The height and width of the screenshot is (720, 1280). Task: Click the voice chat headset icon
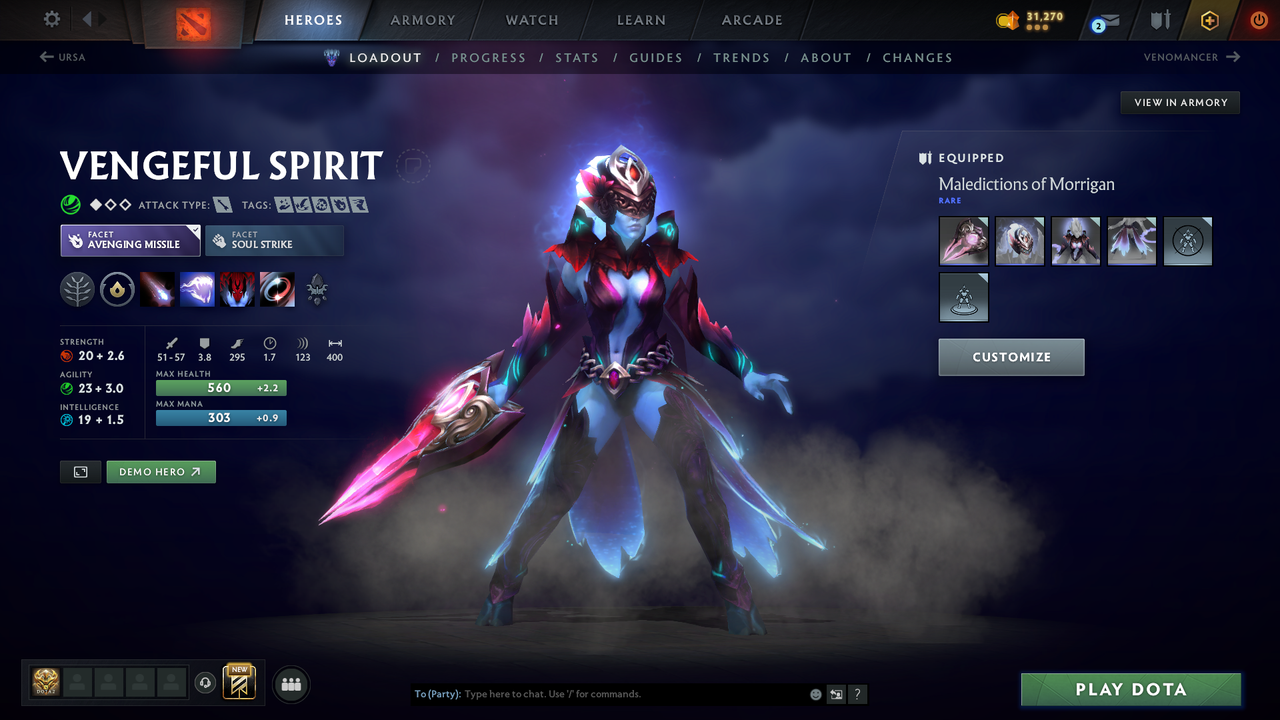coord(207,682)
